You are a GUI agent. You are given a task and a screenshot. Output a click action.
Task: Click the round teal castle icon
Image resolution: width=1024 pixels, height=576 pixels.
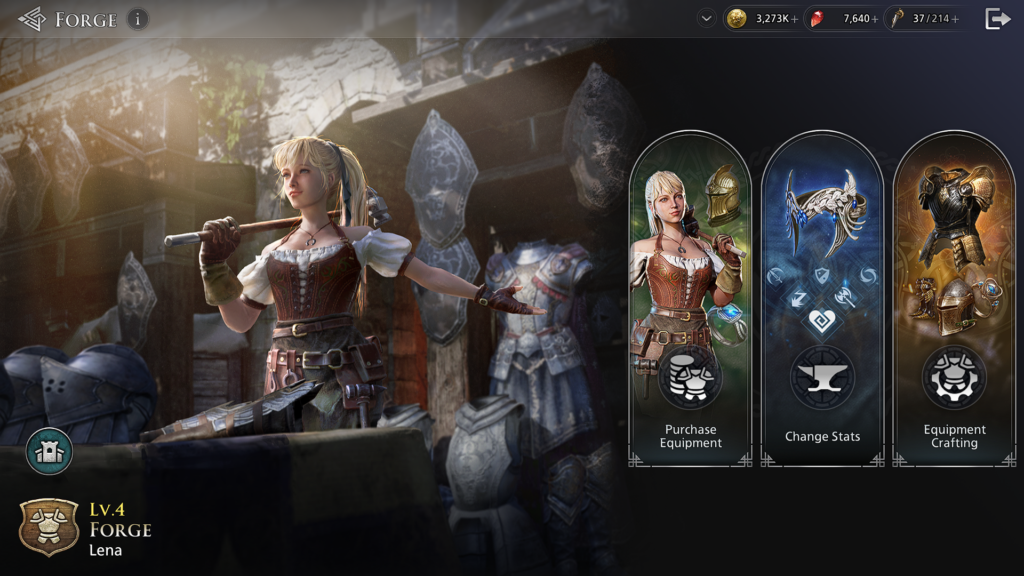[x=49, y=451]
